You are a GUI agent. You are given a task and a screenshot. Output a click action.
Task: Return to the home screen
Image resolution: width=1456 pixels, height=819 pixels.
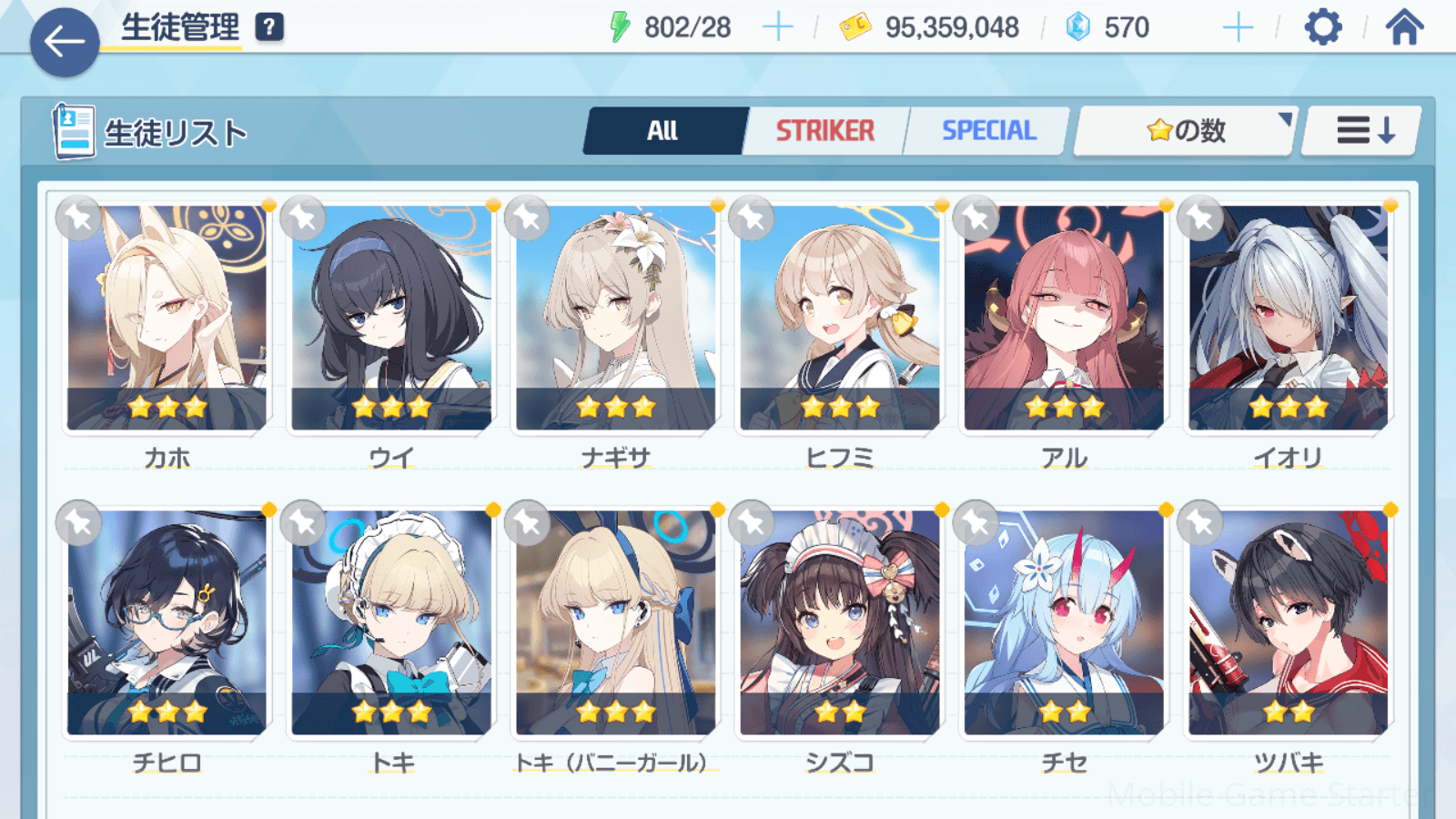(x=1404, y=27)
